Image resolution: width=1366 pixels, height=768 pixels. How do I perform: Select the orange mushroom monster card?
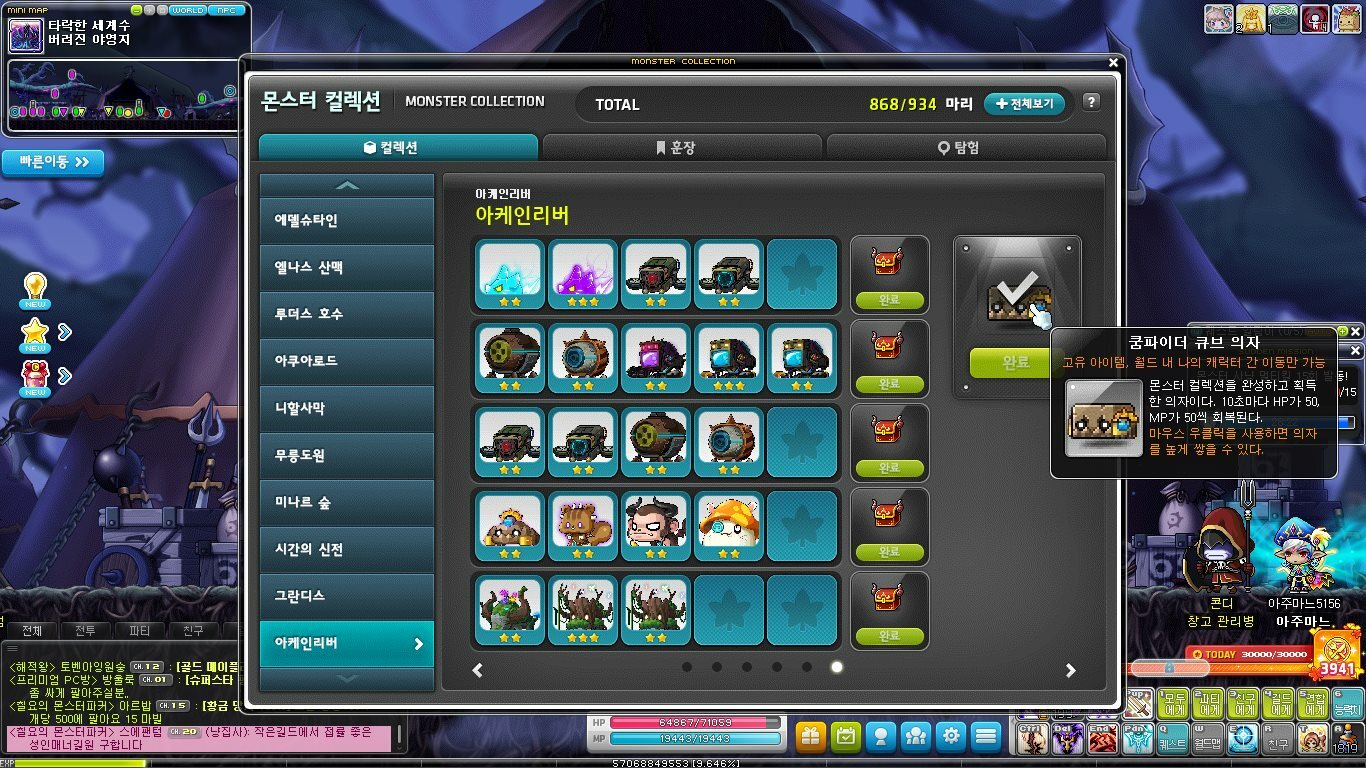point(727,524)
